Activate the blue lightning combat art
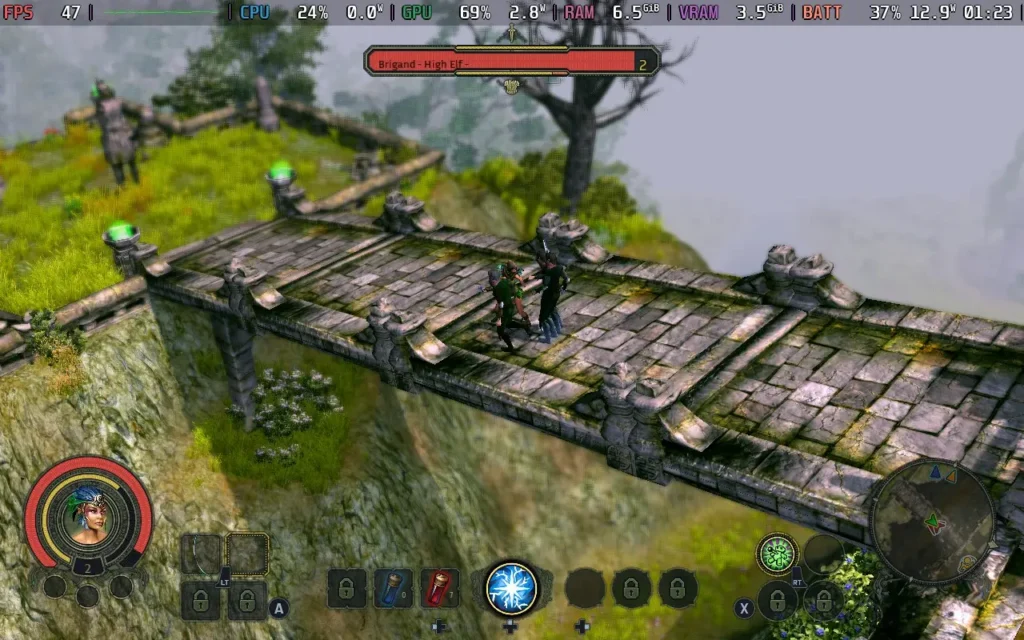Viewport: 1024px width, 640px height. point(512,588)
